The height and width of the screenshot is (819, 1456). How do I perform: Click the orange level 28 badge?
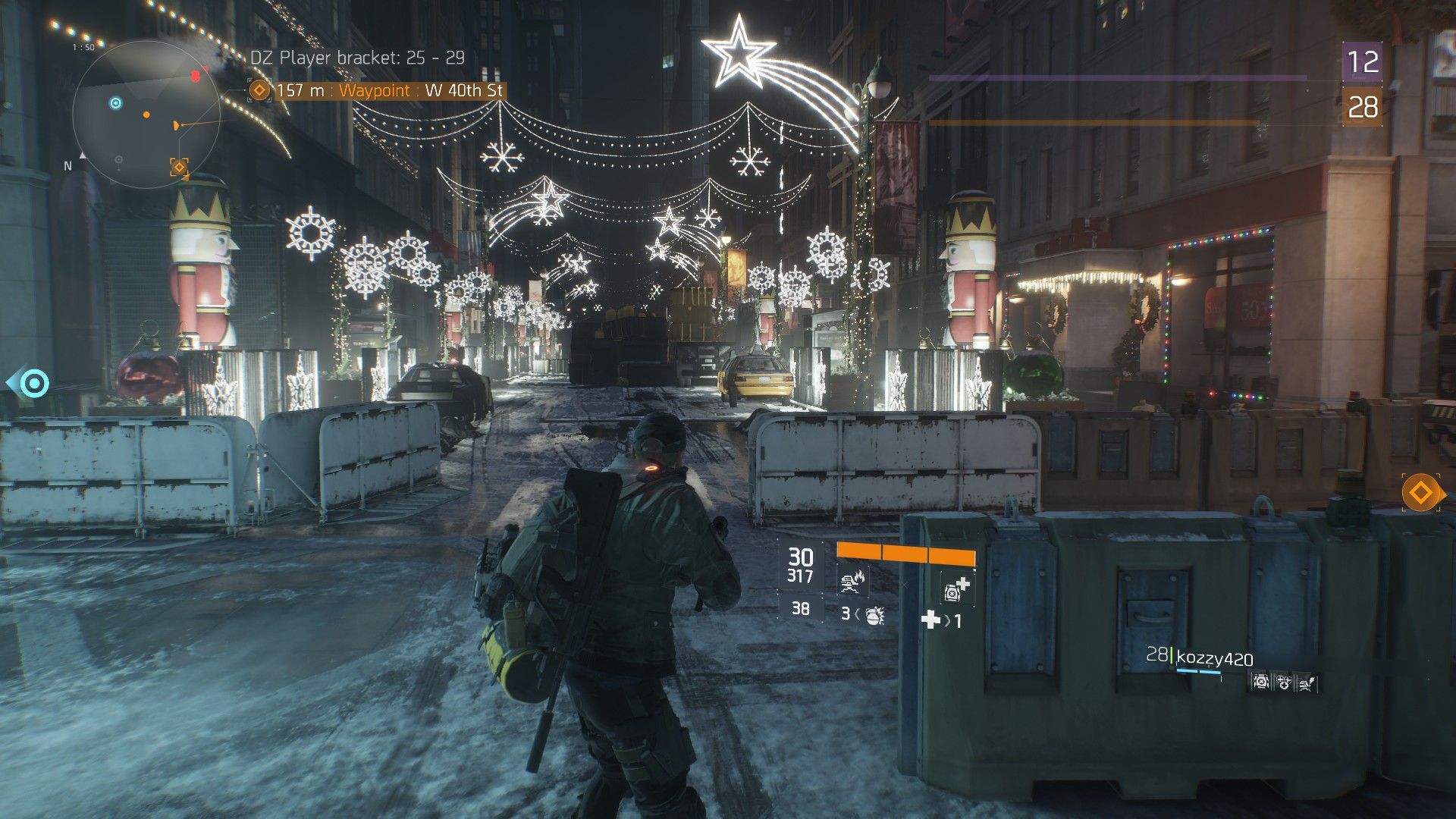pyautogui.click(x=1362, y=107)
